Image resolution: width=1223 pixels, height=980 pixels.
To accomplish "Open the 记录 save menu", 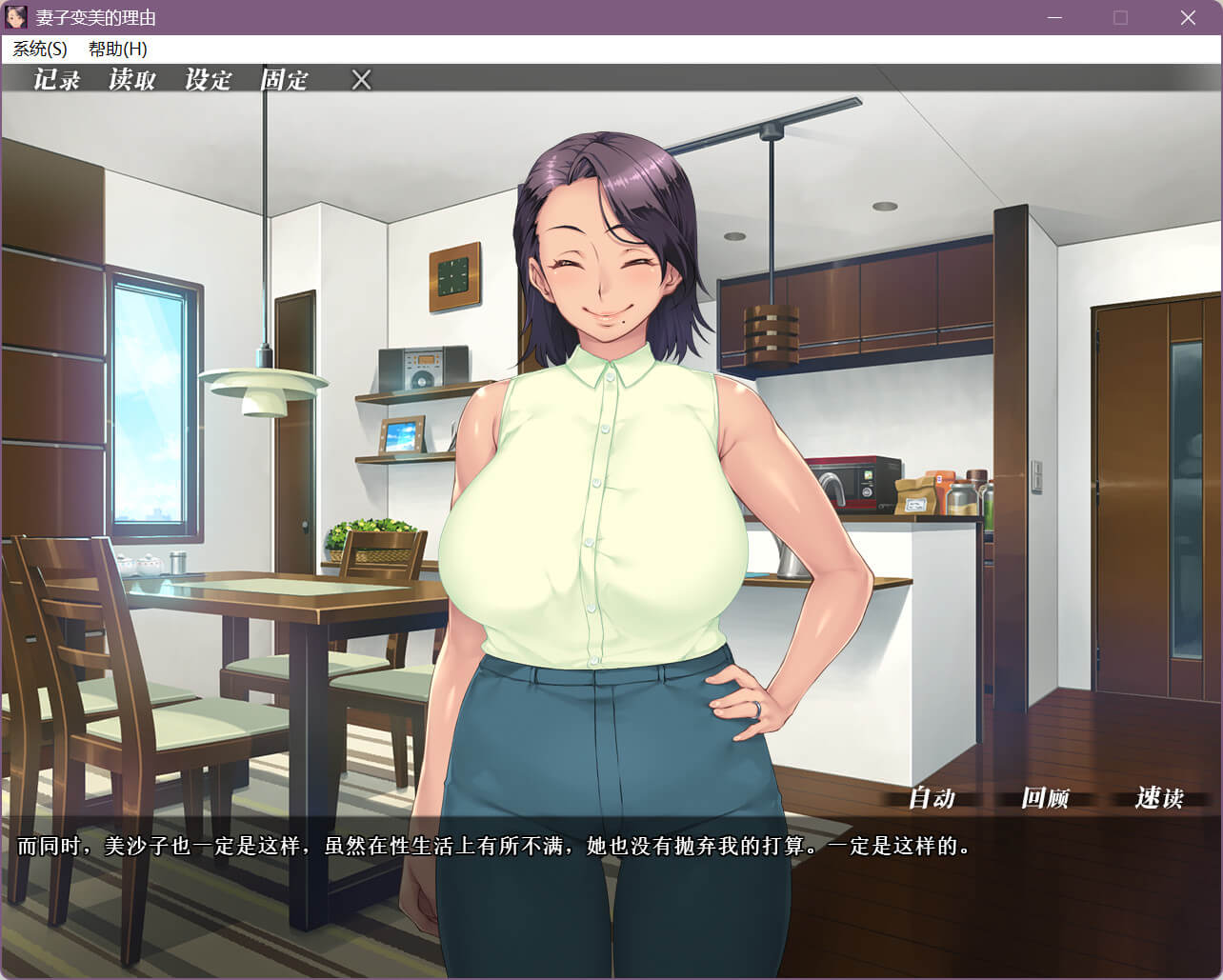I will [57, 80].
